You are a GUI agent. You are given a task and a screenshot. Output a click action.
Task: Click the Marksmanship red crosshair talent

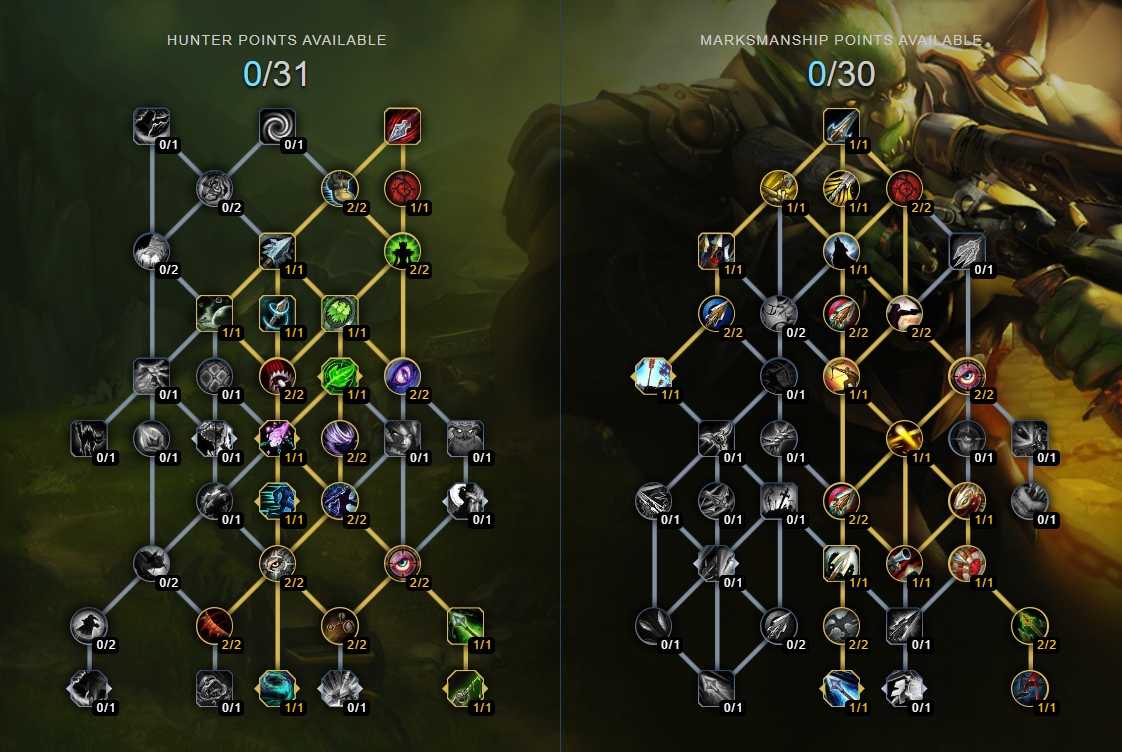[x=905, y=188]
